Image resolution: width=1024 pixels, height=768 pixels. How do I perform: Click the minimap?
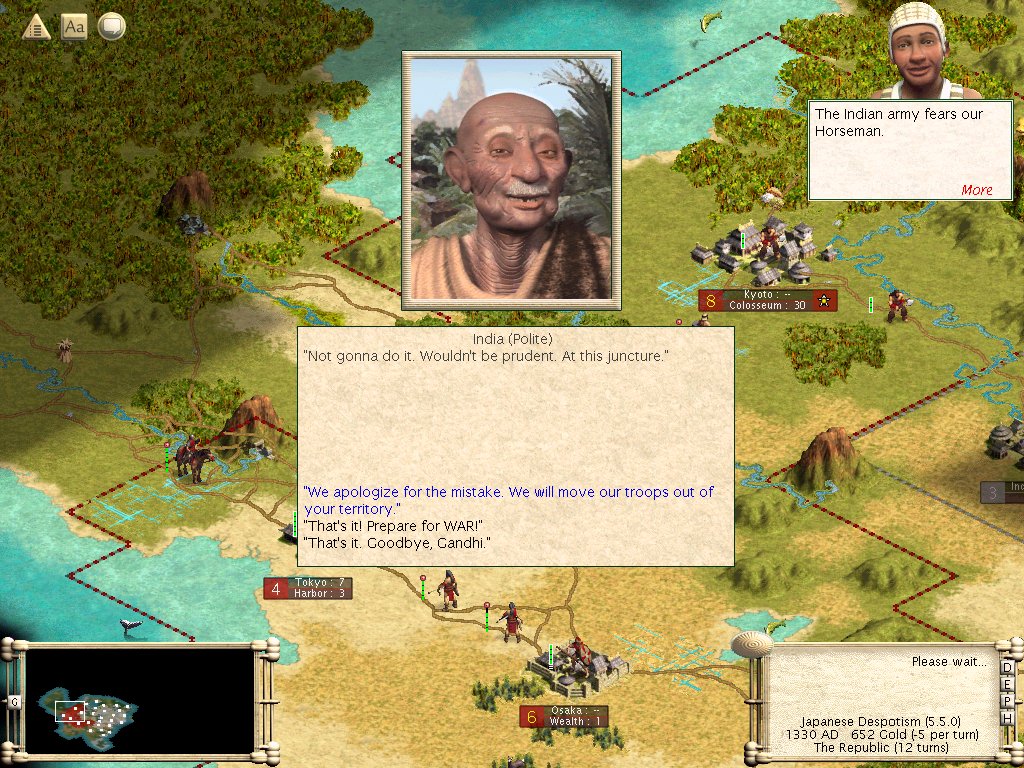coord(139,700)
